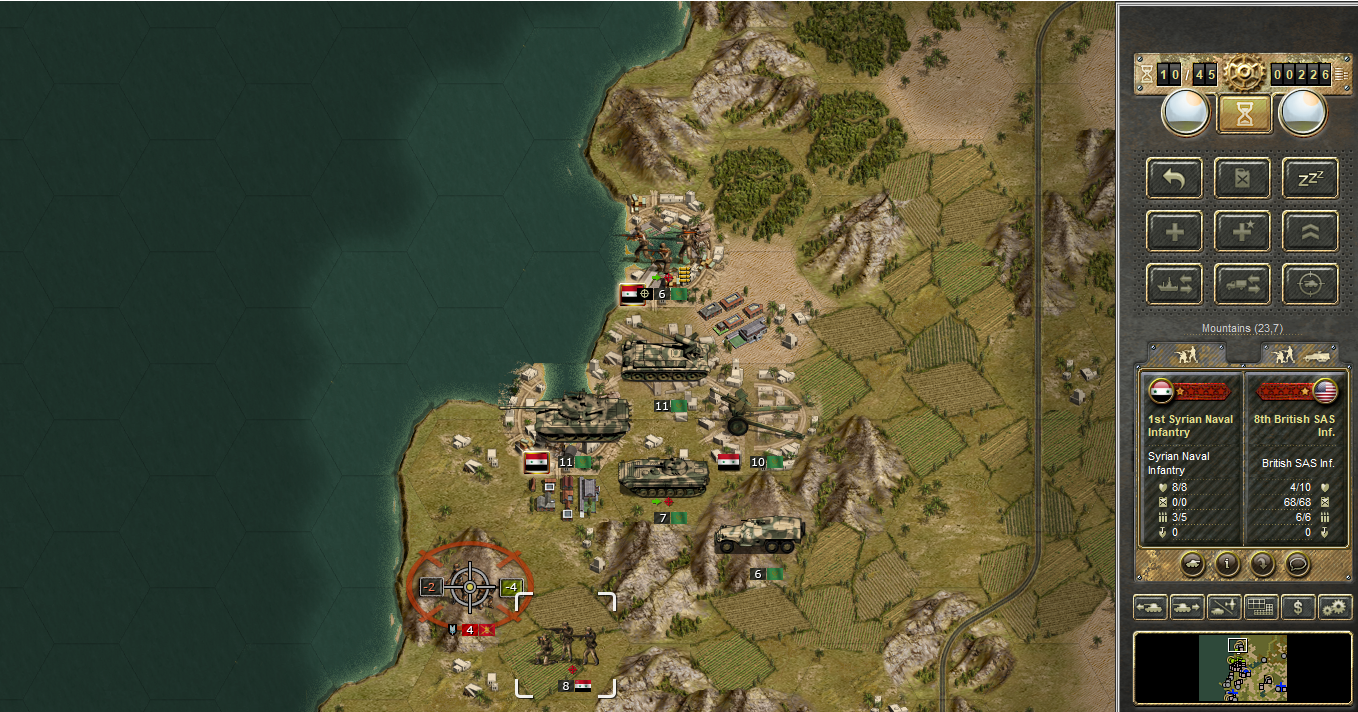Upgrade the unit with the chevrons button

[x=1310, y=231]
